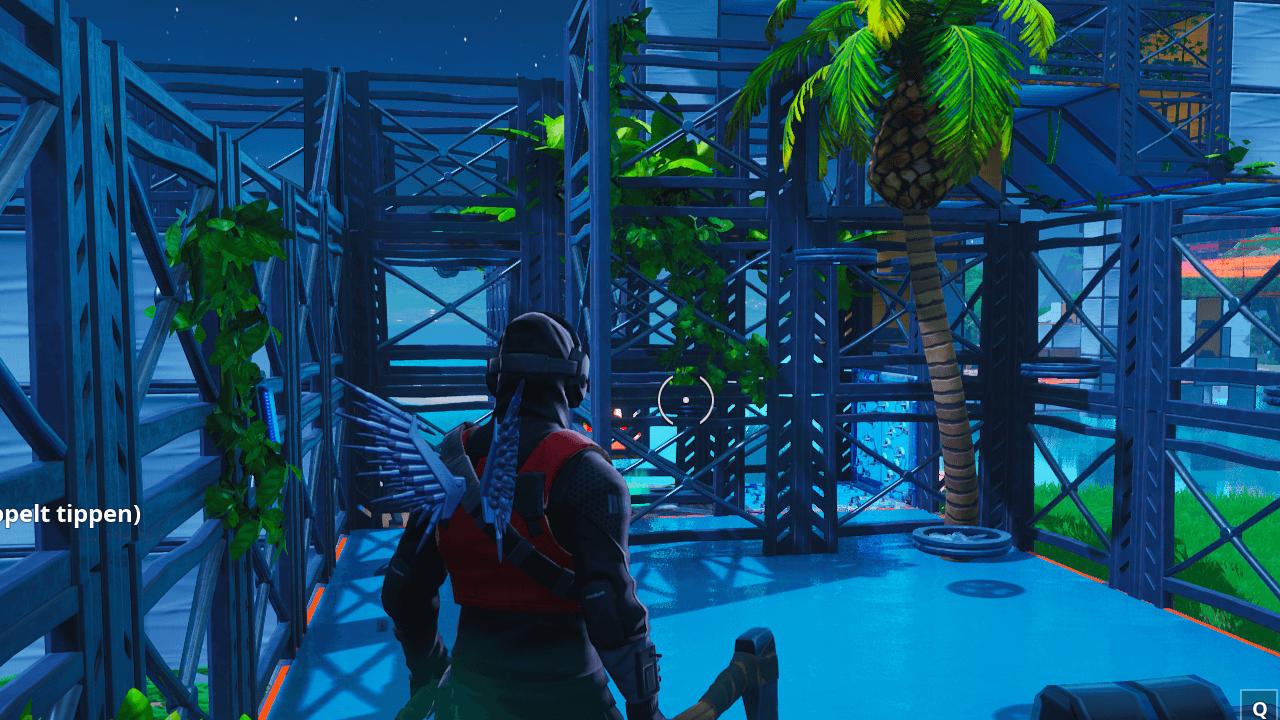The height and width of the screenshot is (720, 1280).
Task: Click the '(doppelt tippen)' tooltip text
Action: [70, 515]
